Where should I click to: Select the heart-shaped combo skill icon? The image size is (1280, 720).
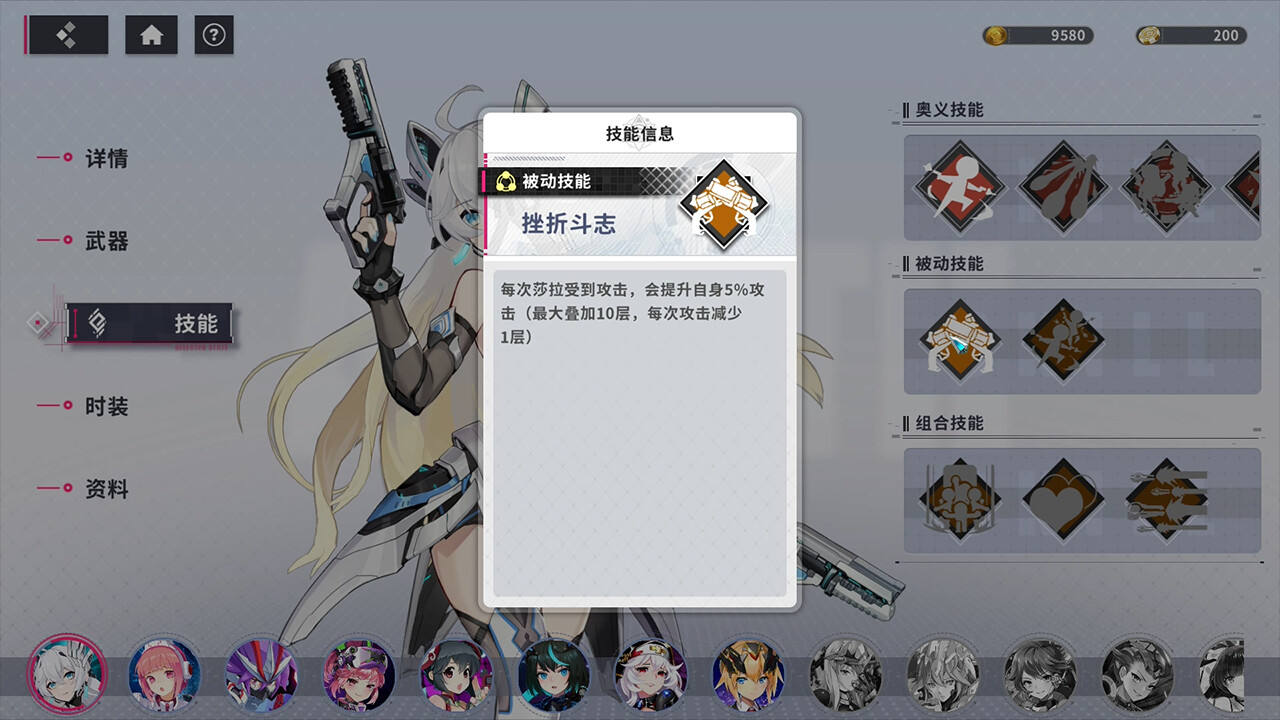[x=1062, y=499]
